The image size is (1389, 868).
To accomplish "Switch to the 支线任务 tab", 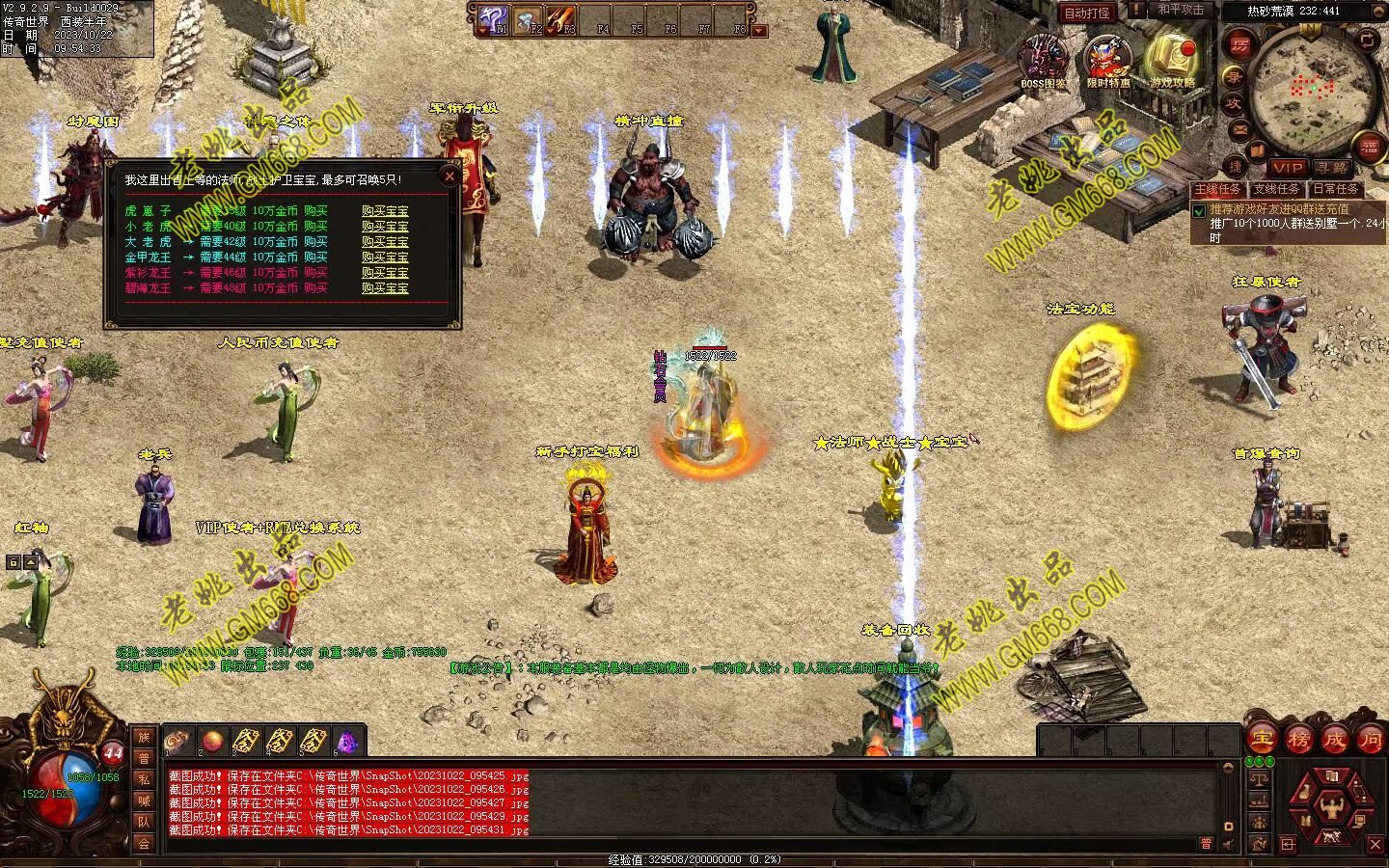I will pos(1276,190).
